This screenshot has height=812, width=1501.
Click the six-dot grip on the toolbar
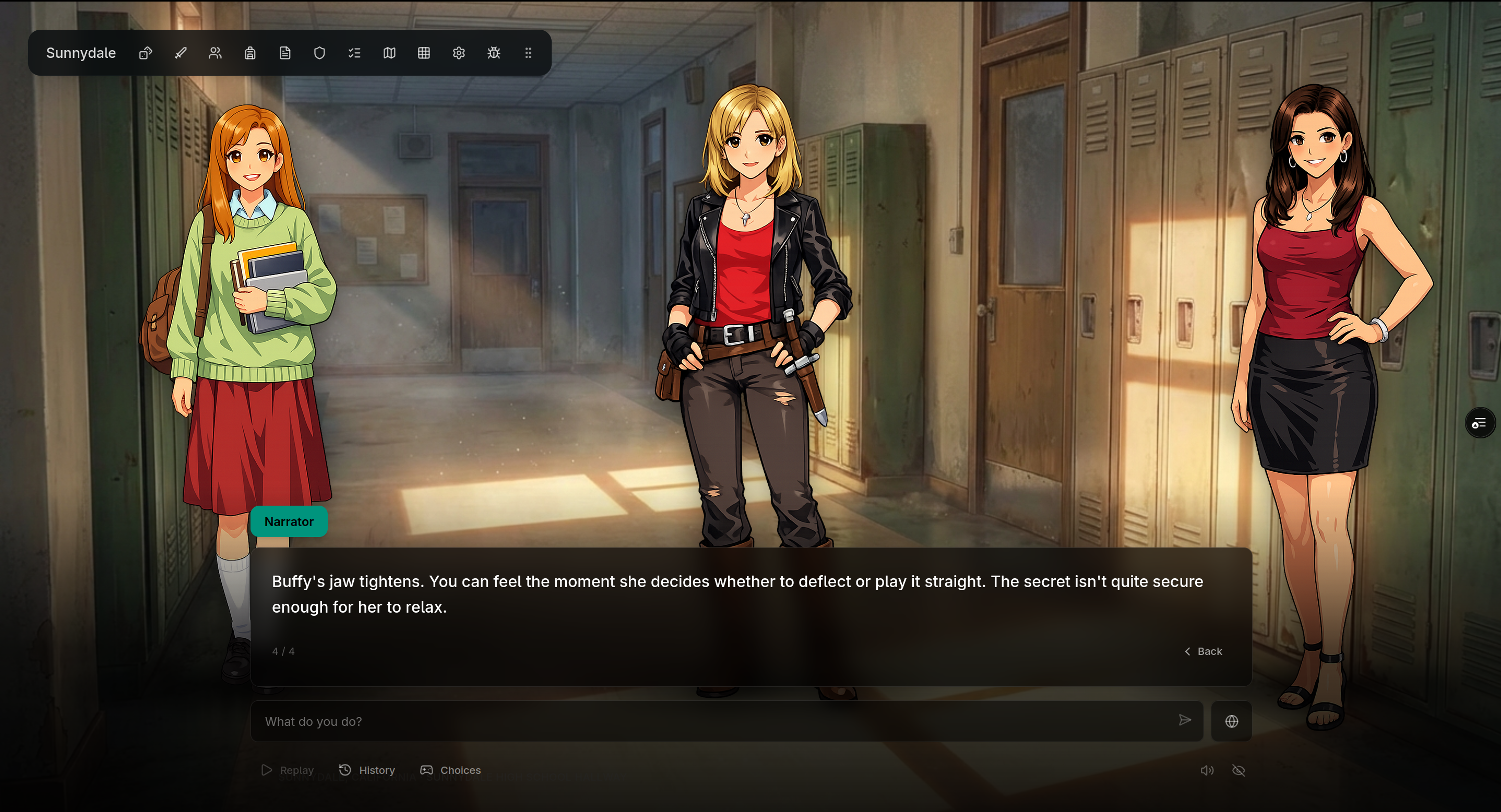point(529,53)
